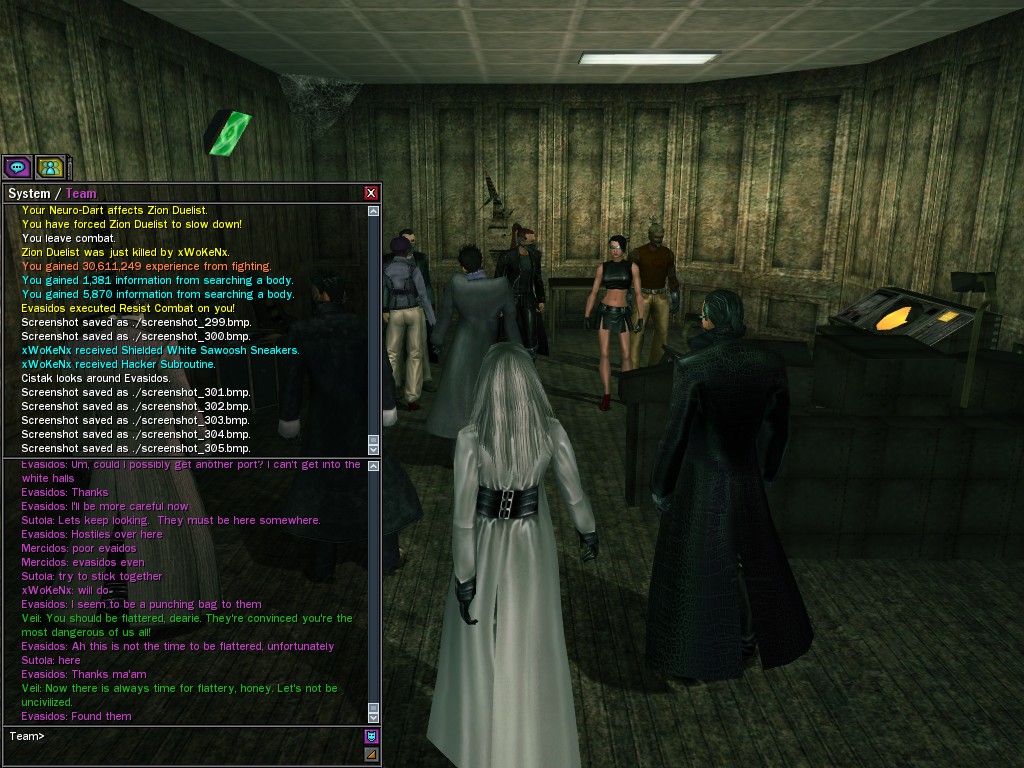This screenshot has width=1024, height=768.
Task: Click the orange triangle resize button
Action: [371, 754]
